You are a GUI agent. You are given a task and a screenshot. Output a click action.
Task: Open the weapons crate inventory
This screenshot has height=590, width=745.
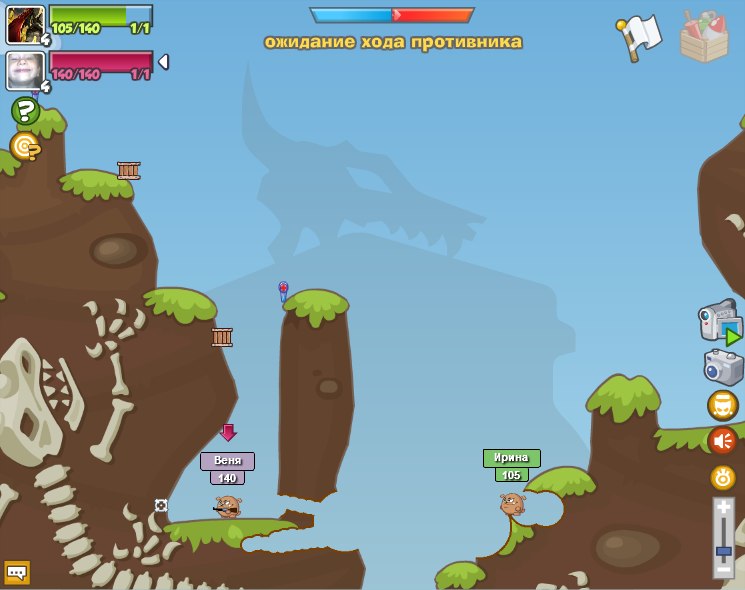(703, 37)
